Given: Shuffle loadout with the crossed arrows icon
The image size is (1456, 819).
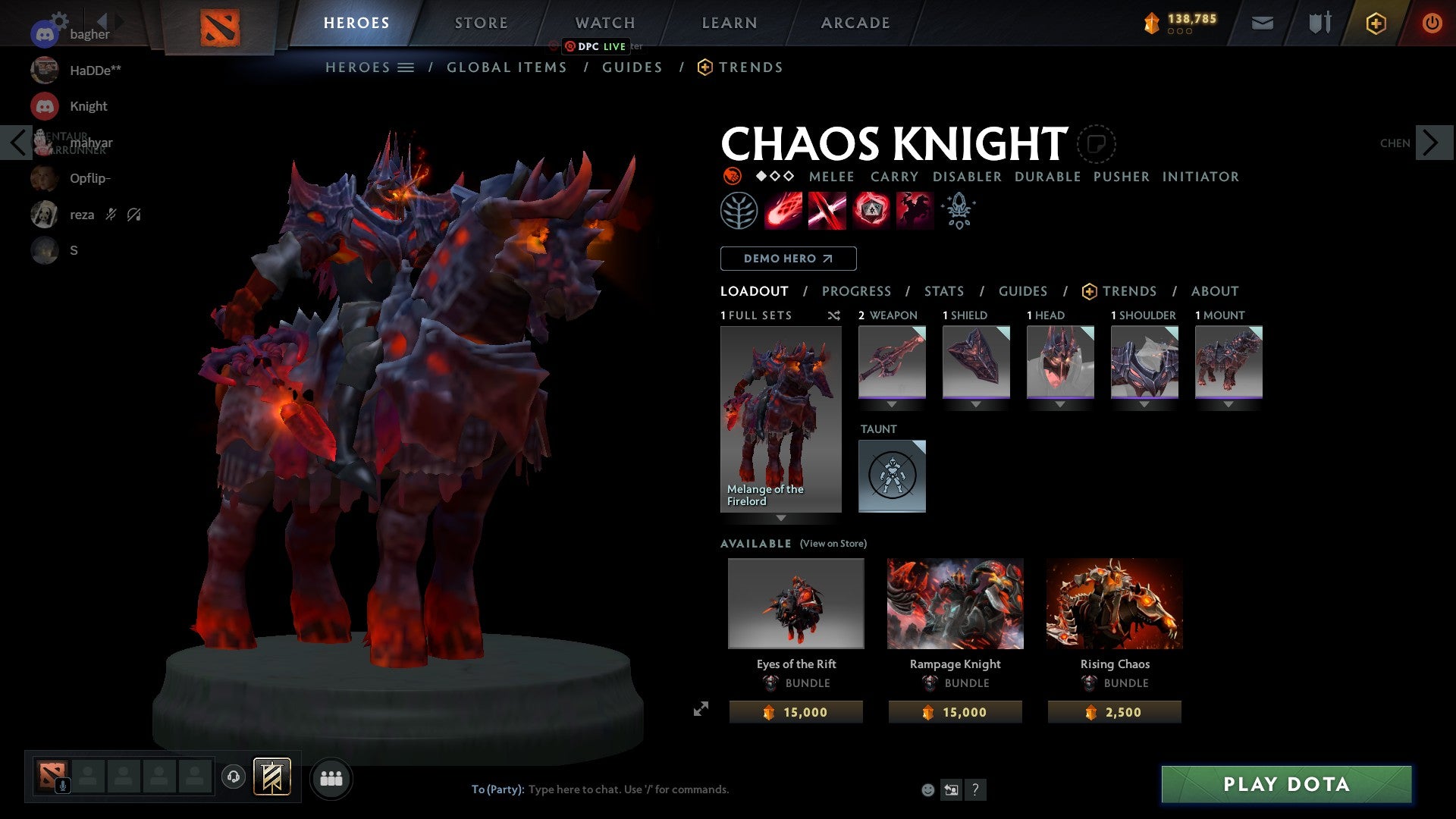Looking at the screenshot, I should [834, 316].
